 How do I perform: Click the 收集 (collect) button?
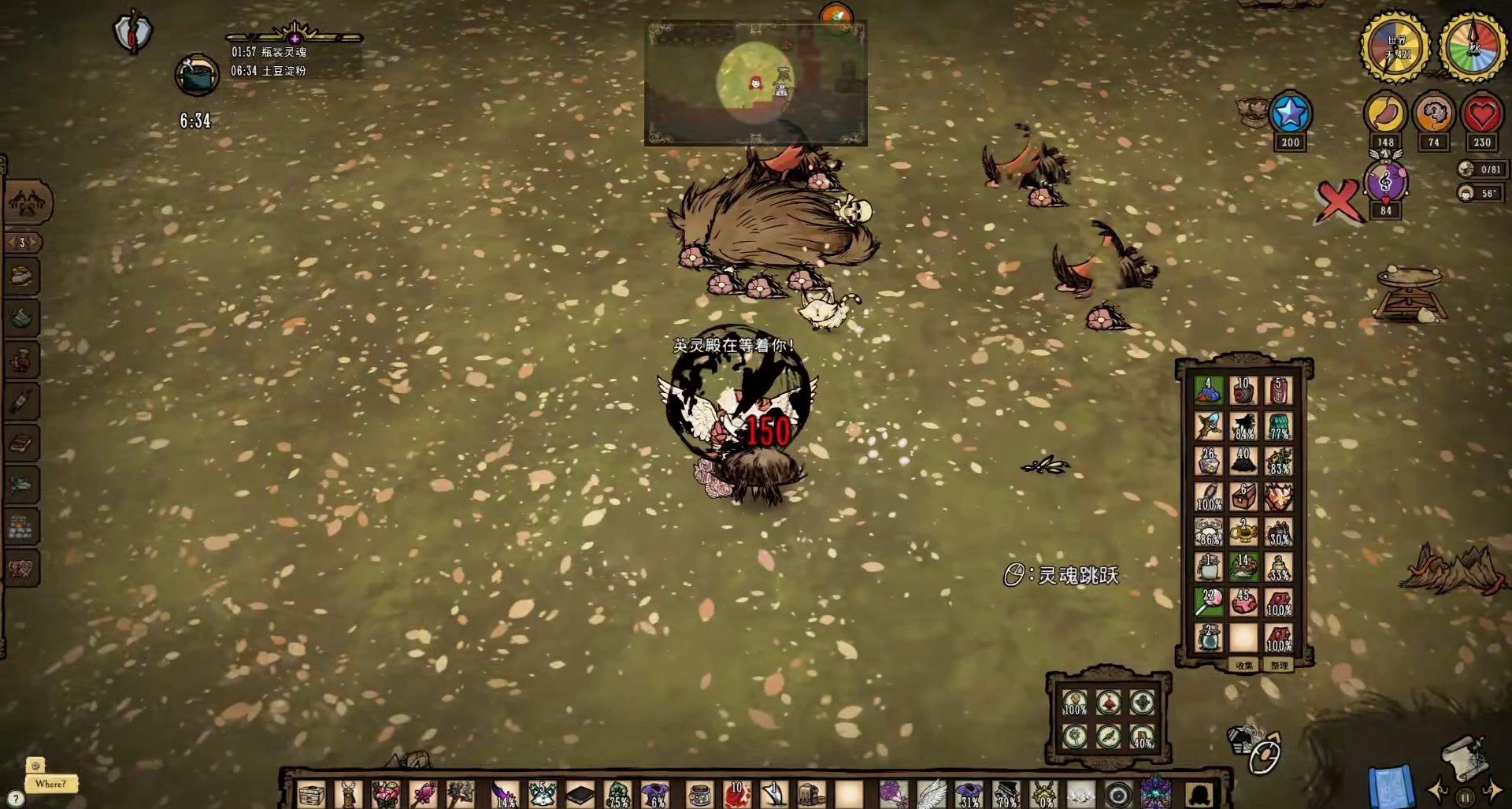pos(1244,666)
